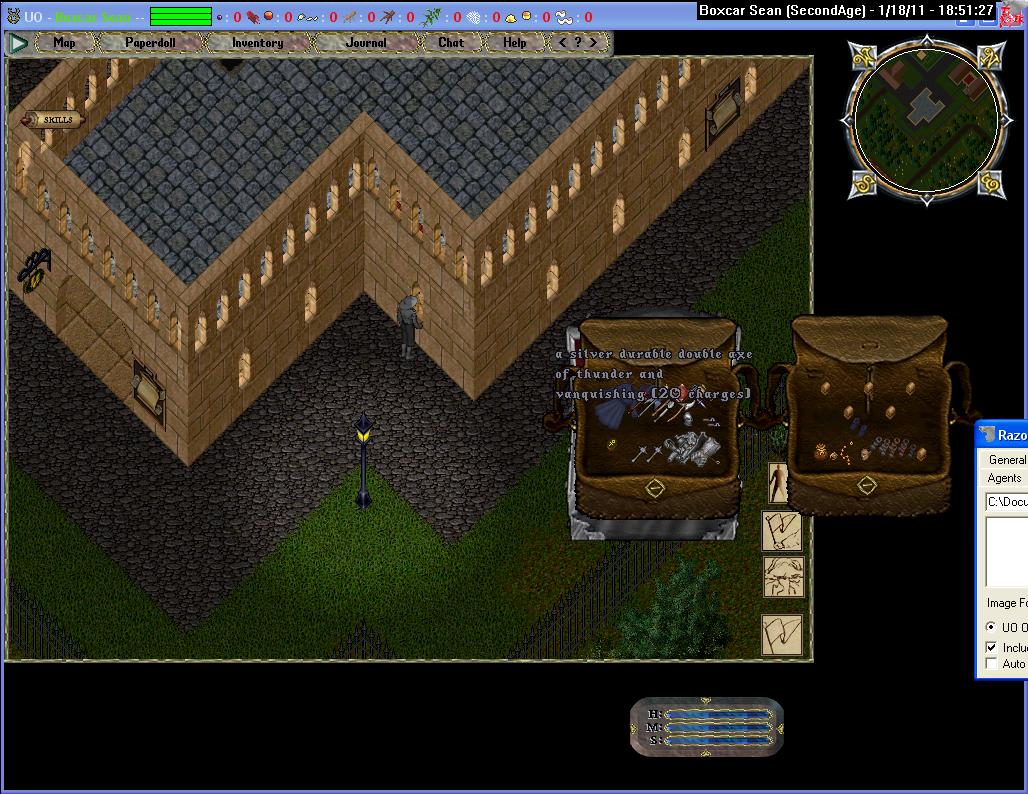
Task: Click the circular radar minimap
Action: coord(923,119)
